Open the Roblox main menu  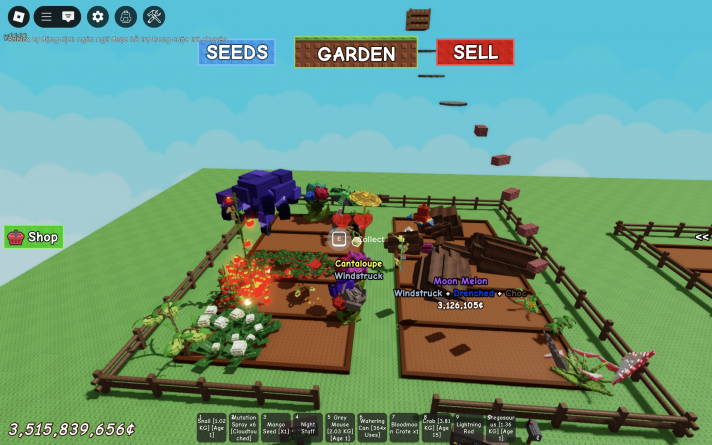point(18,16)
